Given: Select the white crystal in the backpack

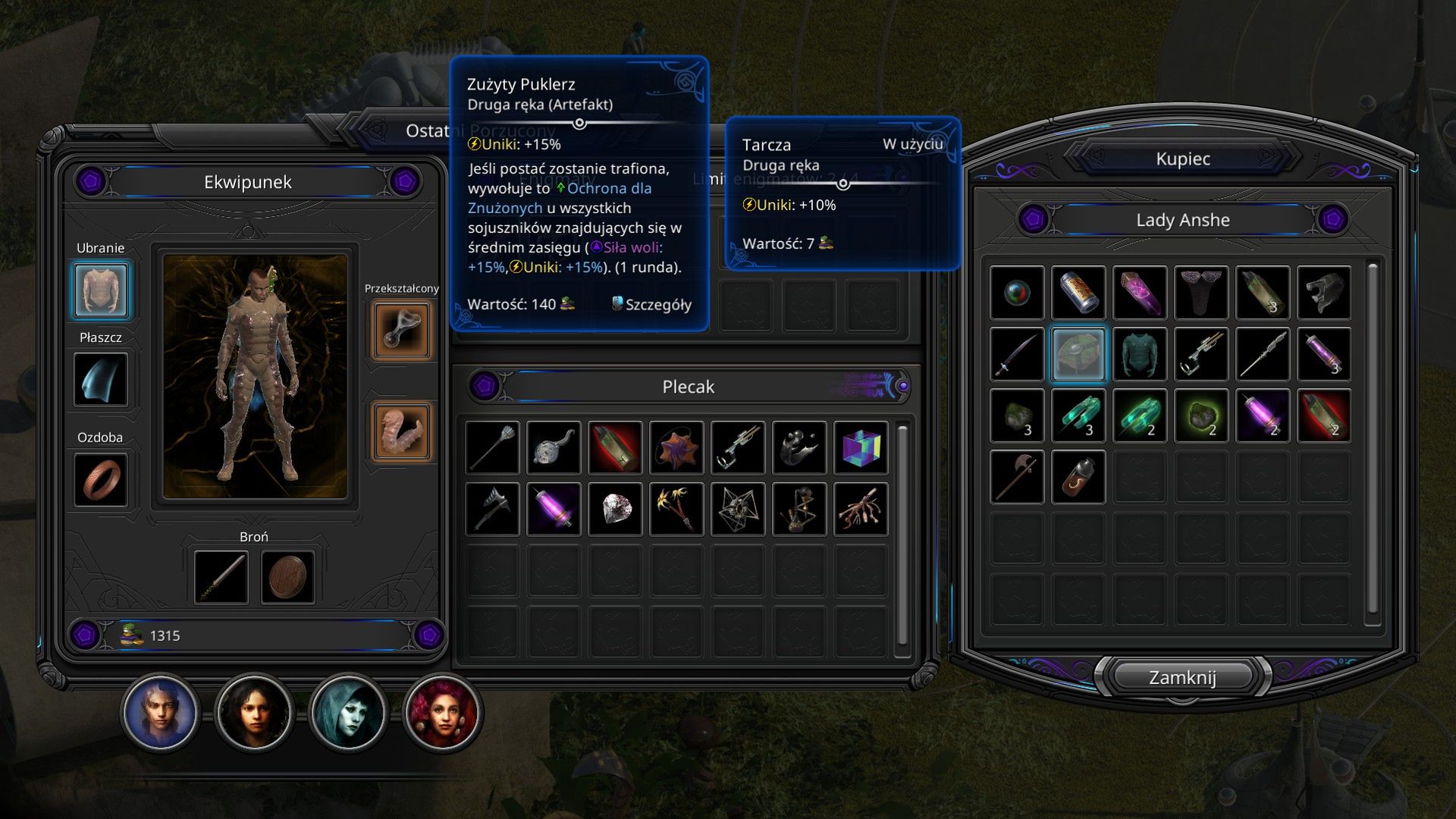Looking at the screenshot, I should [x=615, y=509].
